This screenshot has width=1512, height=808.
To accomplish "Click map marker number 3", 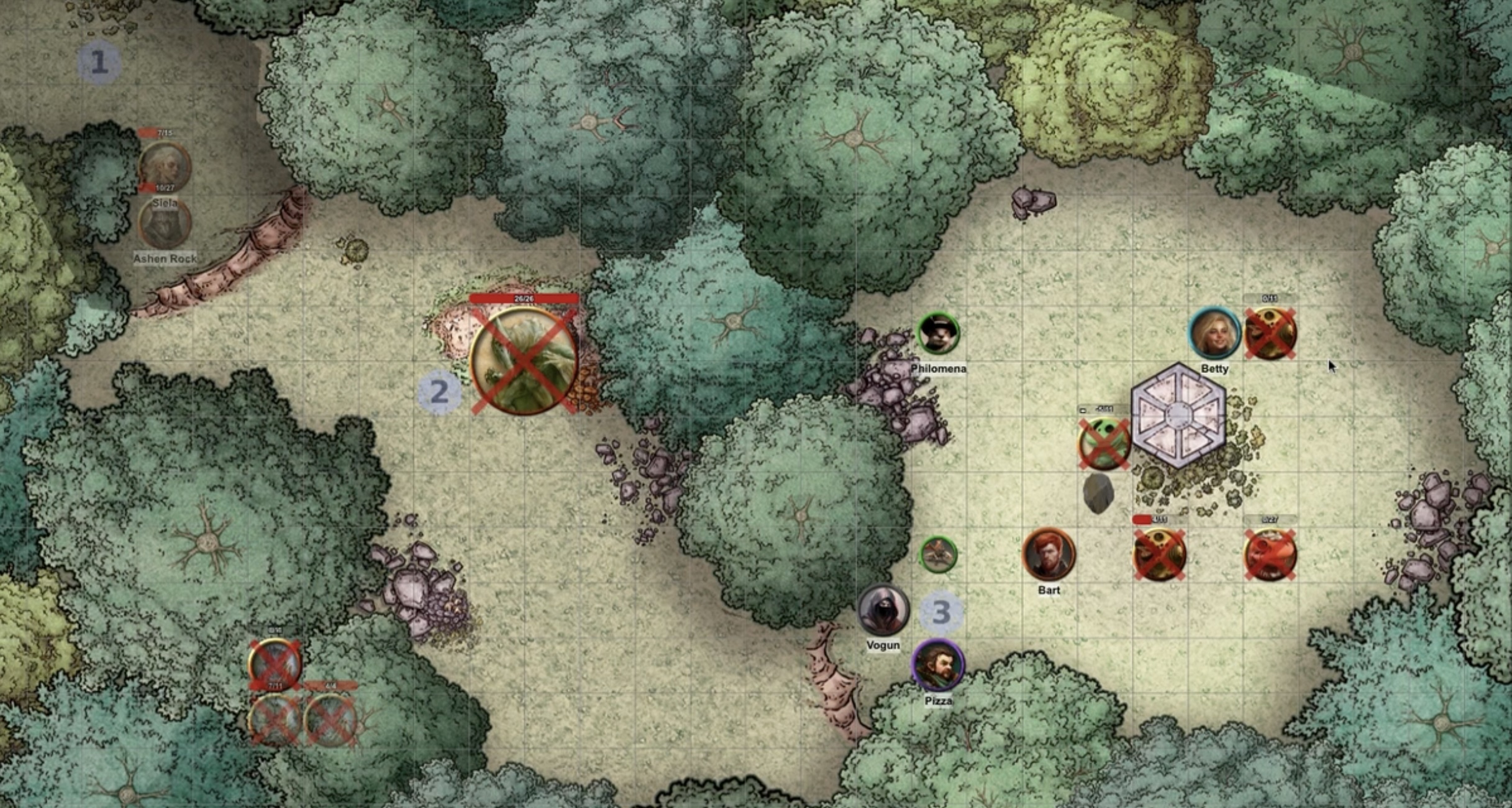I will point(941,612).
